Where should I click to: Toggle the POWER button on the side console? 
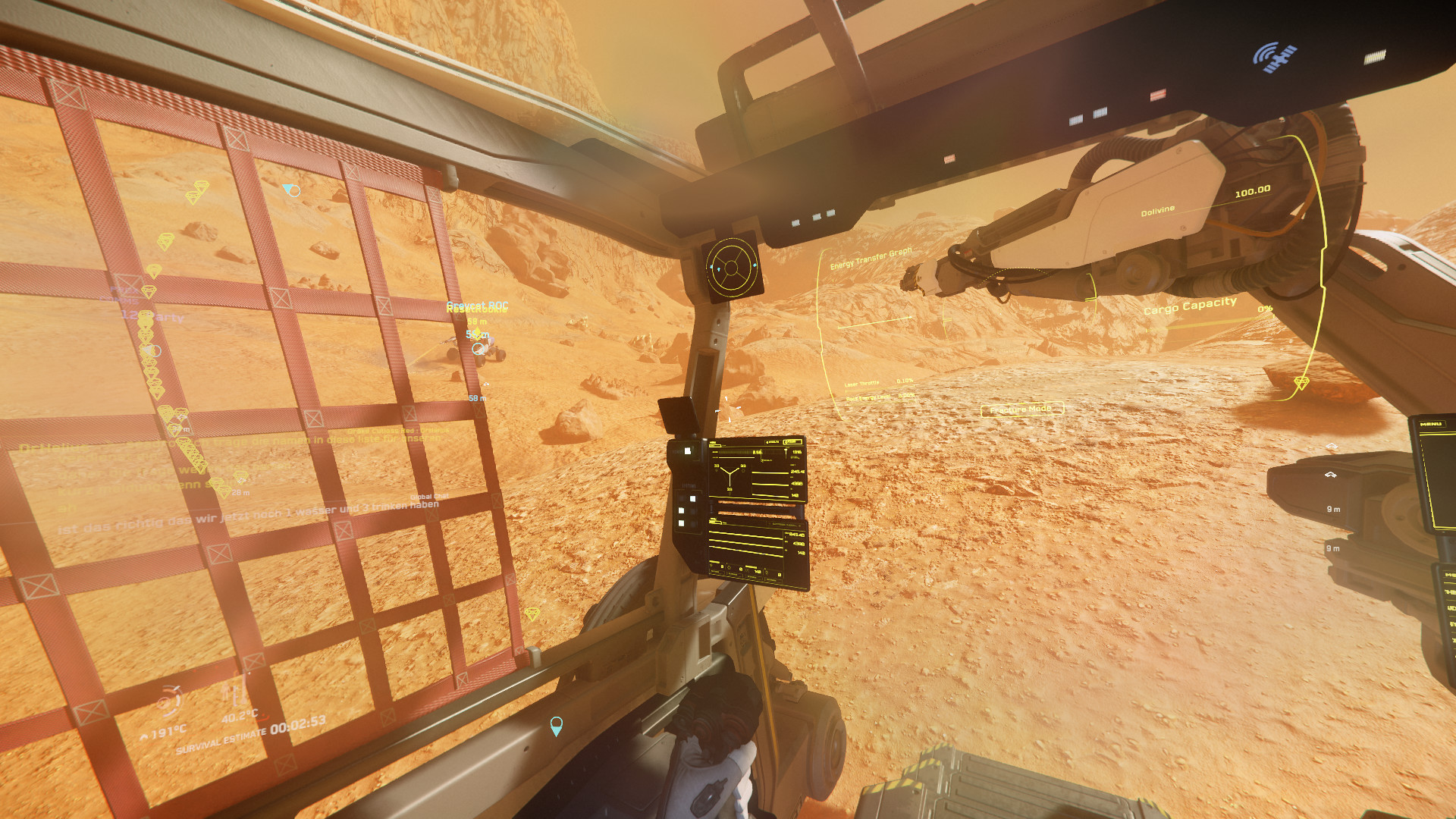(687, 450)
